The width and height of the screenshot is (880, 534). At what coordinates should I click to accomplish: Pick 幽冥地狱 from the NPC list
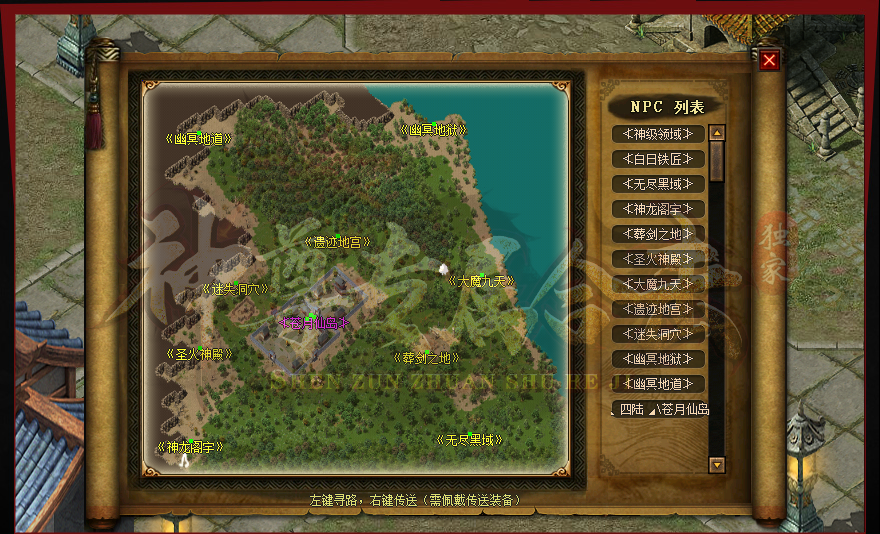[x=658, y=359]
